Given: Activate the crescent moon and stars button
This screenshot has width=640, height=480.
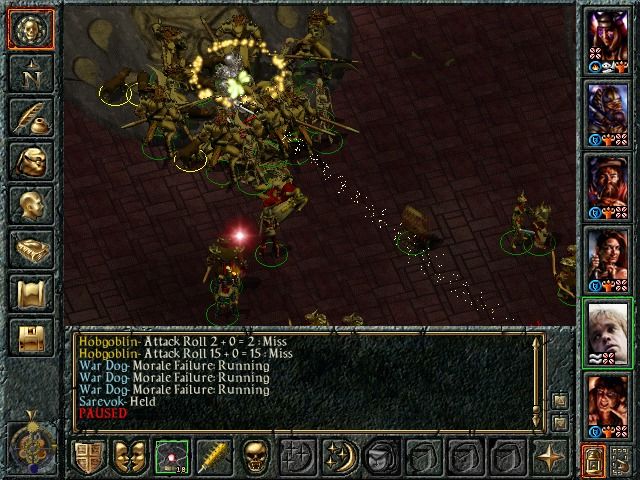Looking at the screenshot, I should tap(337, 457).
